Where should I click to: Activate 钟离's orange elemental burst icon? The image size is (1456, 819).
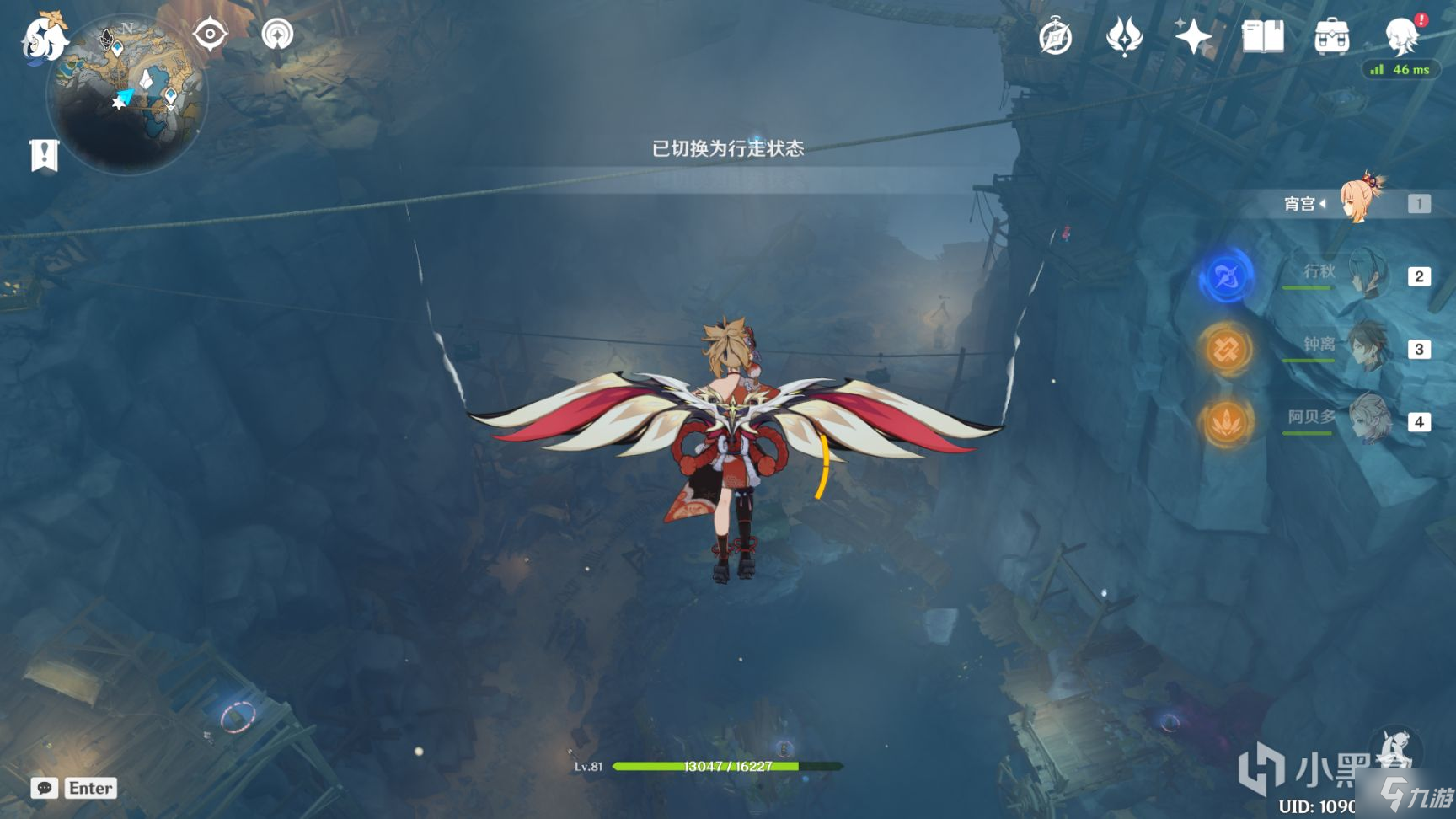[x=1226, y=349]
